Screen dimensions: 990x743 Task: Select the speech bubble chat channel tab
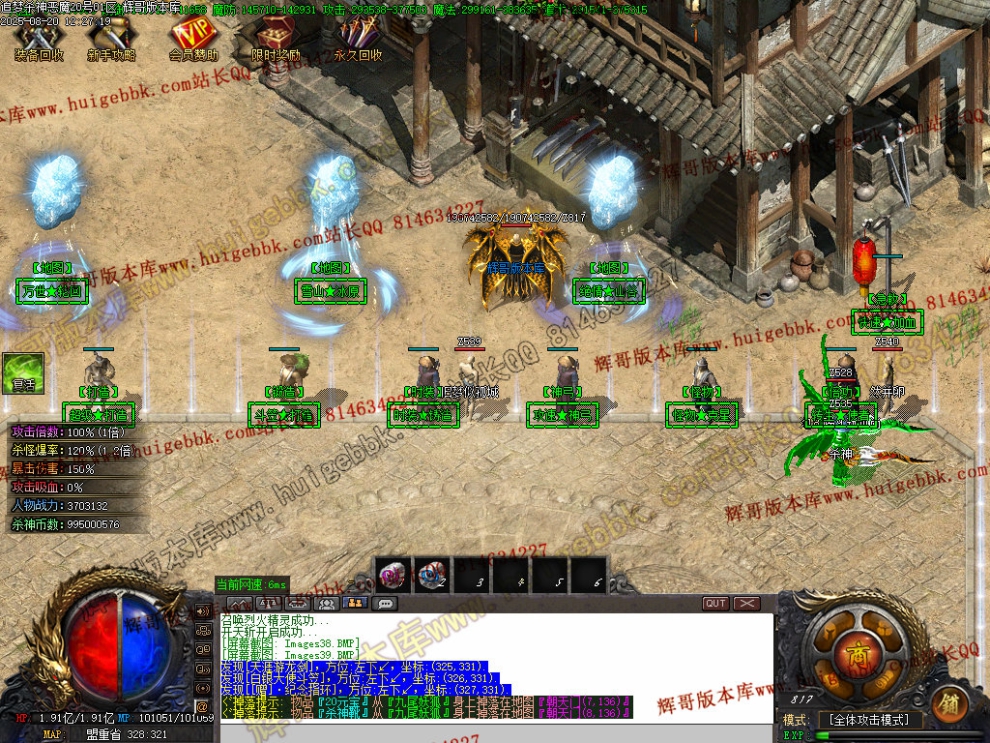point(384,604)
